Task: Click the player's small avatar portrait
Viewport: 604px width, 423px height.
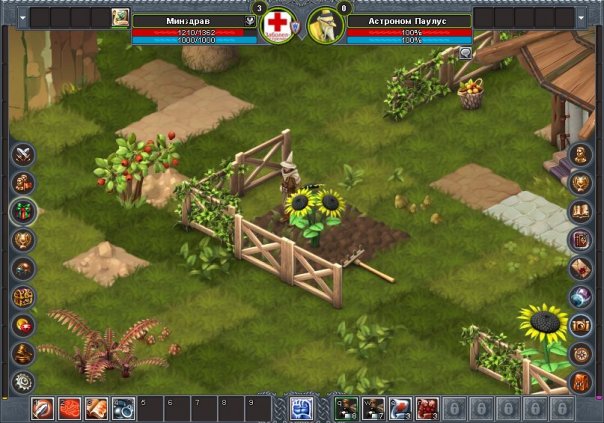Action: (121, 17)
